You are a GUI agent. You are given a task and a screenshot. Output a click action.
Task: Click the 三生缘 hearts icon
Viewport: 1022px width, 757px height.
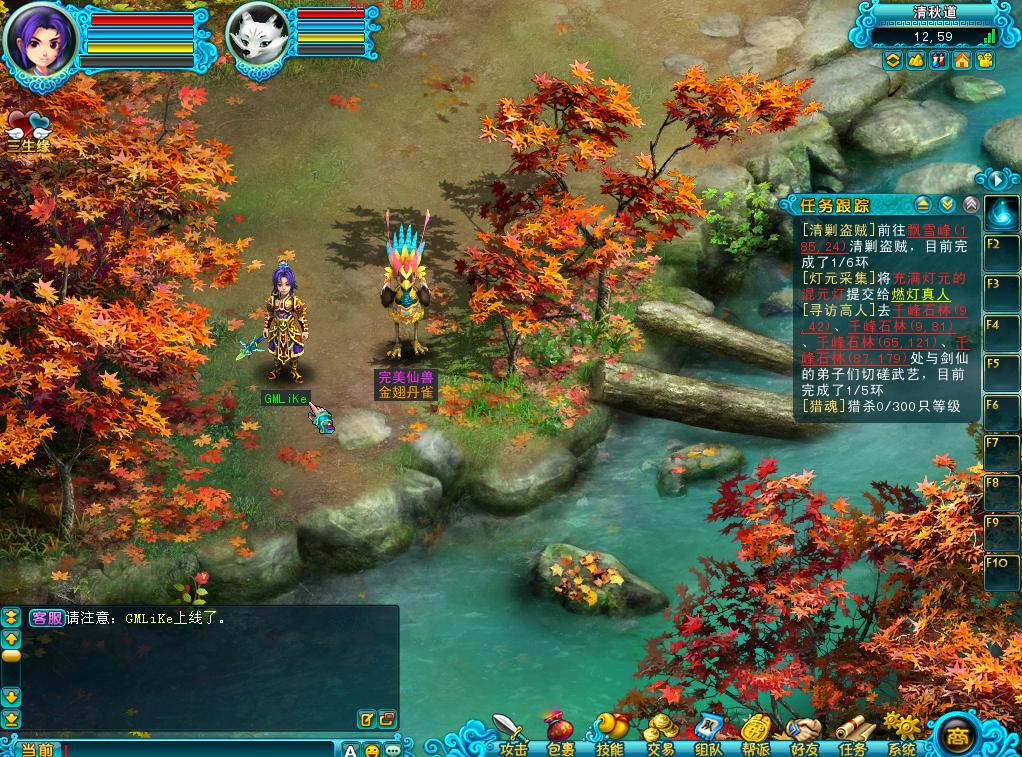[x=28, y=130]
